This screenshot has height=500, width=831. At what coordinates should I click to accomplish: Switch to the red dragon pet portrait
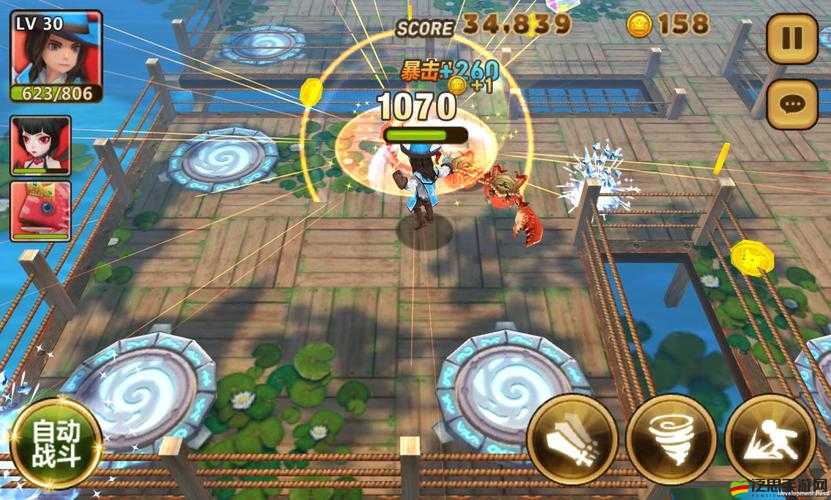(40, 210)
